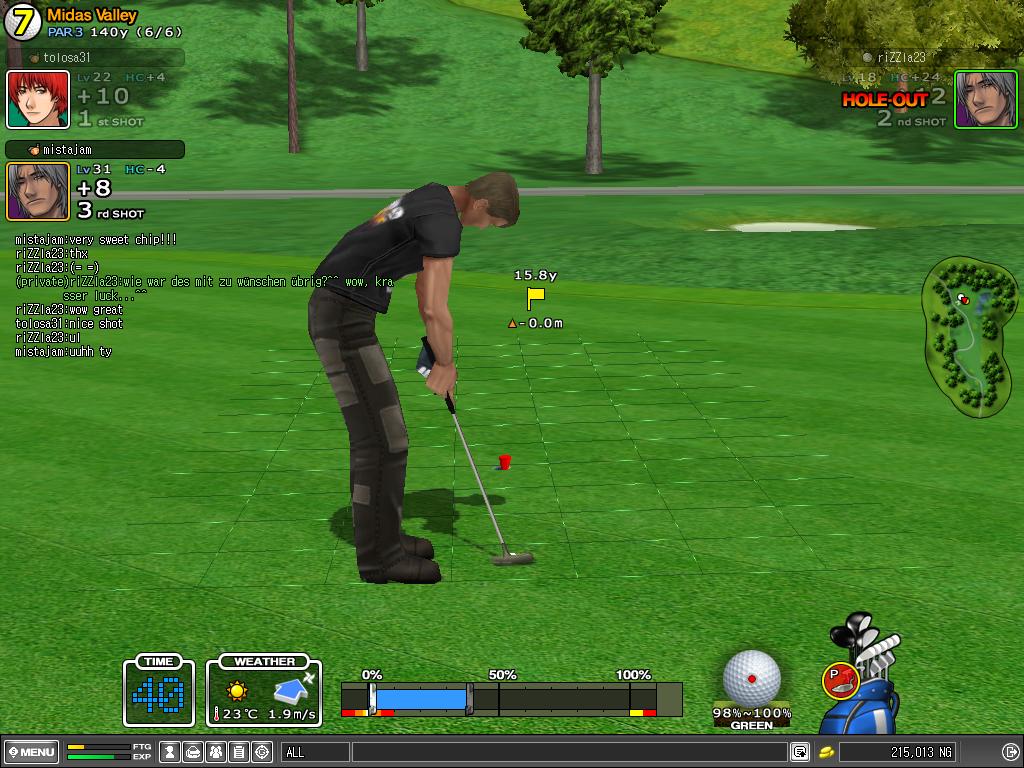1024x768 pixels.
Task: Open the ALL chat channel selector
Action: pyautogui.click(x=315, y=752)
